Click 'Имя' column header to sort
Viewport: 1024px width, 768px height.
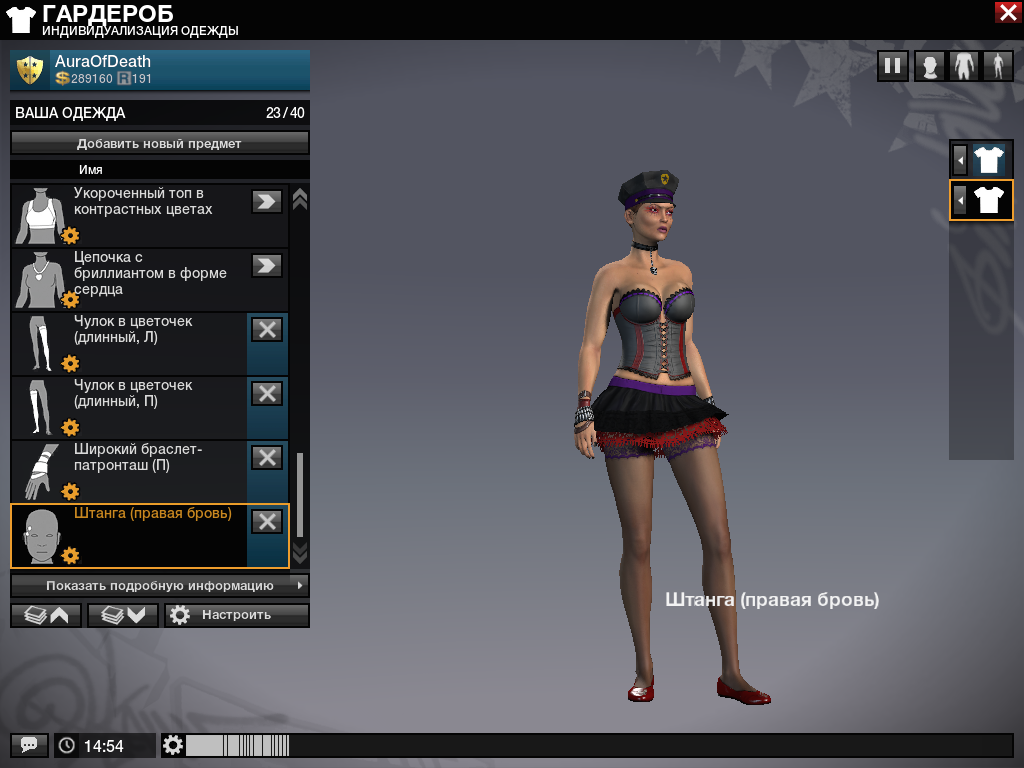pos(91,170)
